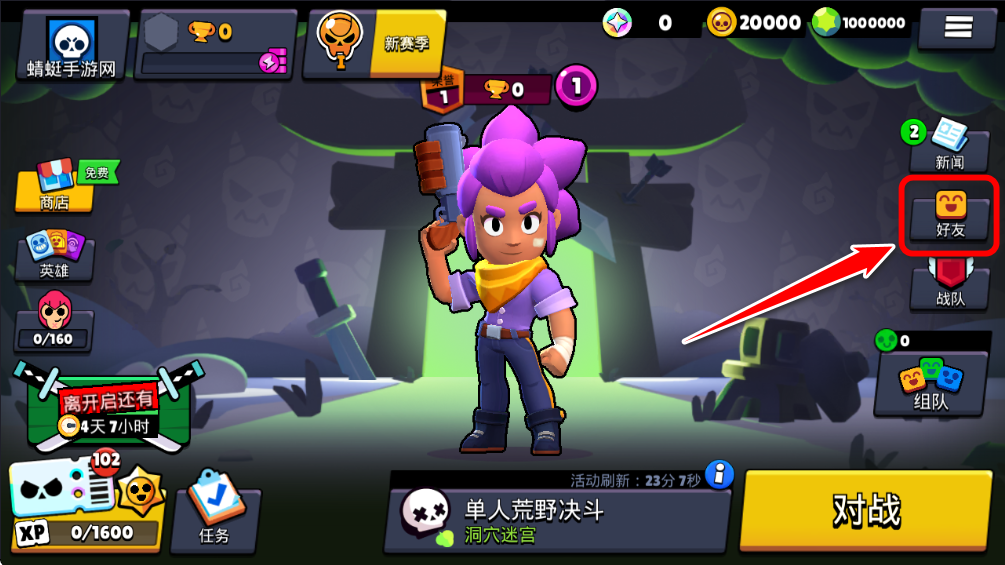Click the gold coins 20000 counter

point(755,22)
